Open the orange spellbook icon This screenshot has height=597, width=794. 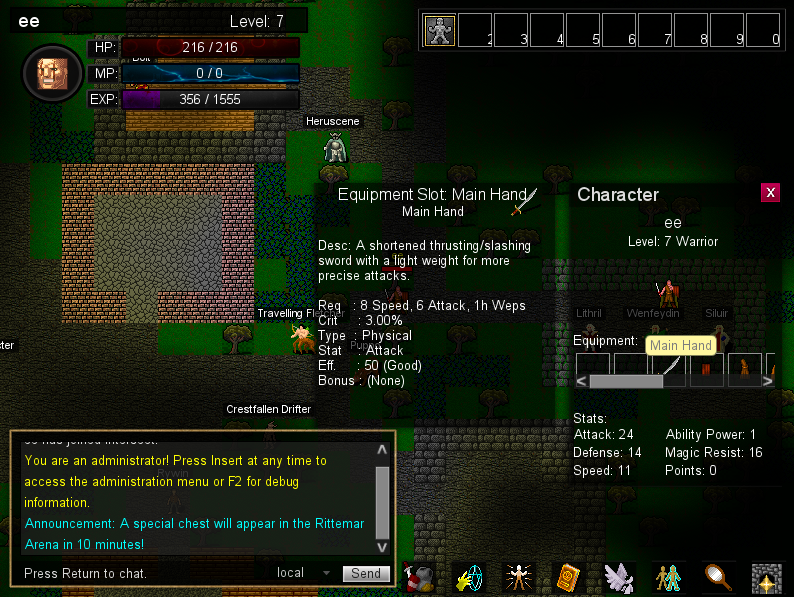568,577
